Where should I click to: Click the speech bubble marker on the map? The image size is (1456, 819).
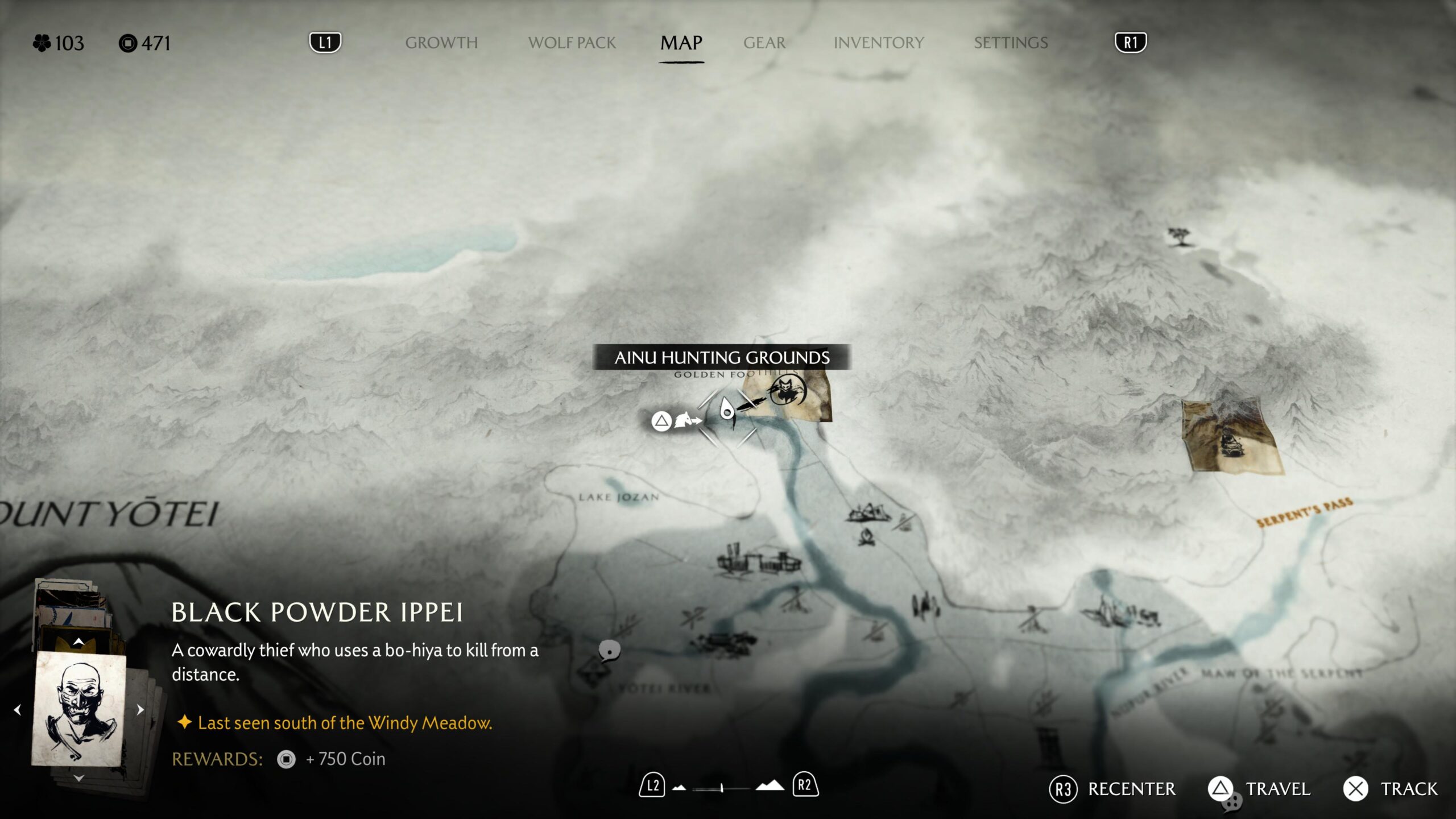609,650
